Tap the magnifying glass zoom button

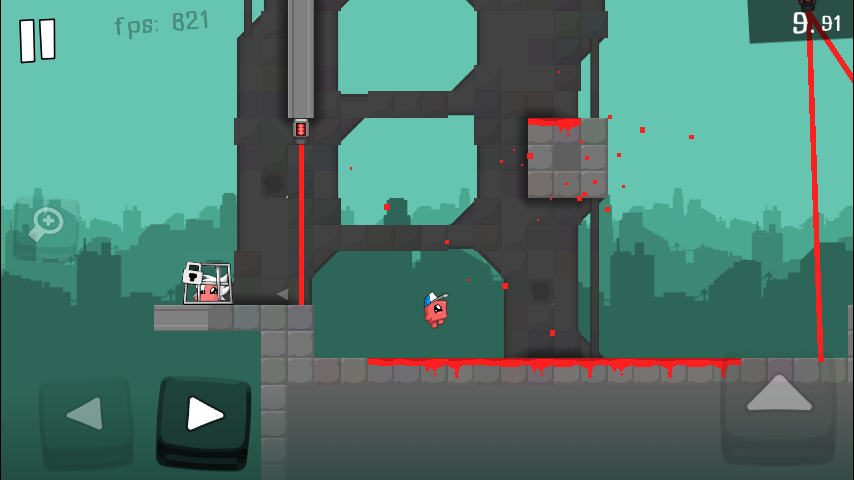[45, 226]
